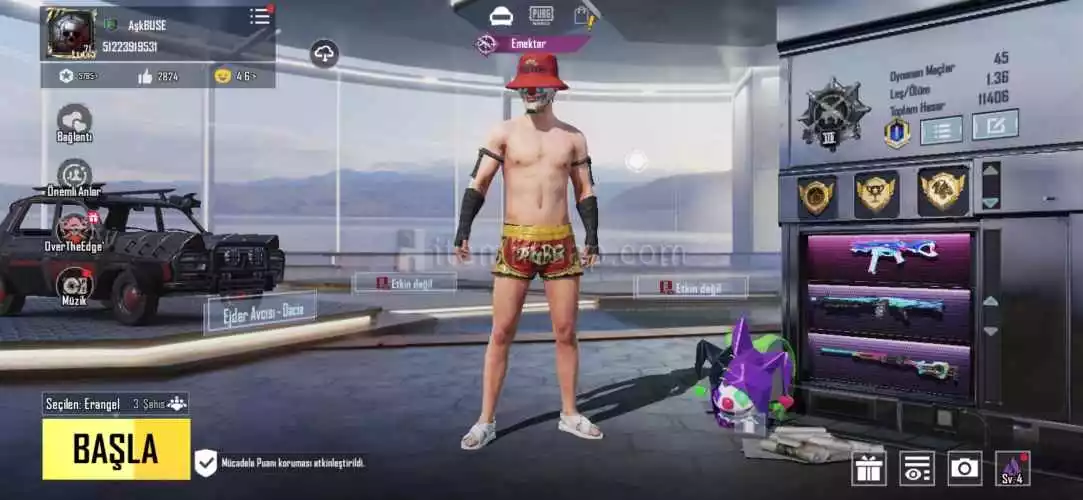Start the match with the BAŞLA button

pos(116,449)
